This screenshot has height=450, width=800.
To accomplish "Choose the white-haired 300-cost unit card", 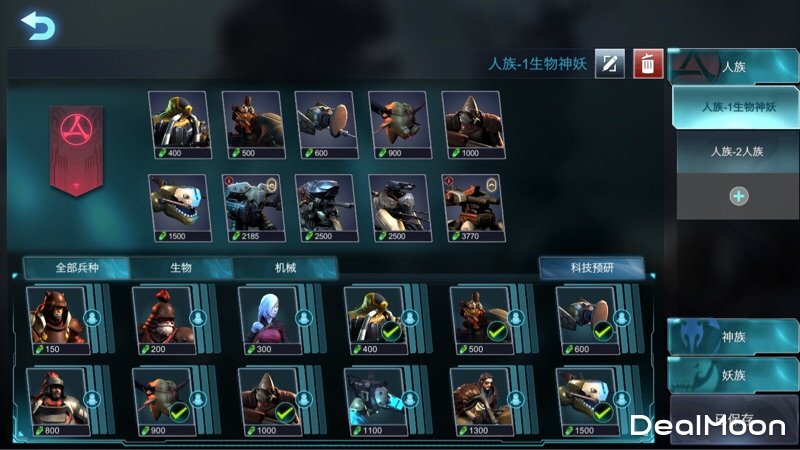I will (267, 315).
